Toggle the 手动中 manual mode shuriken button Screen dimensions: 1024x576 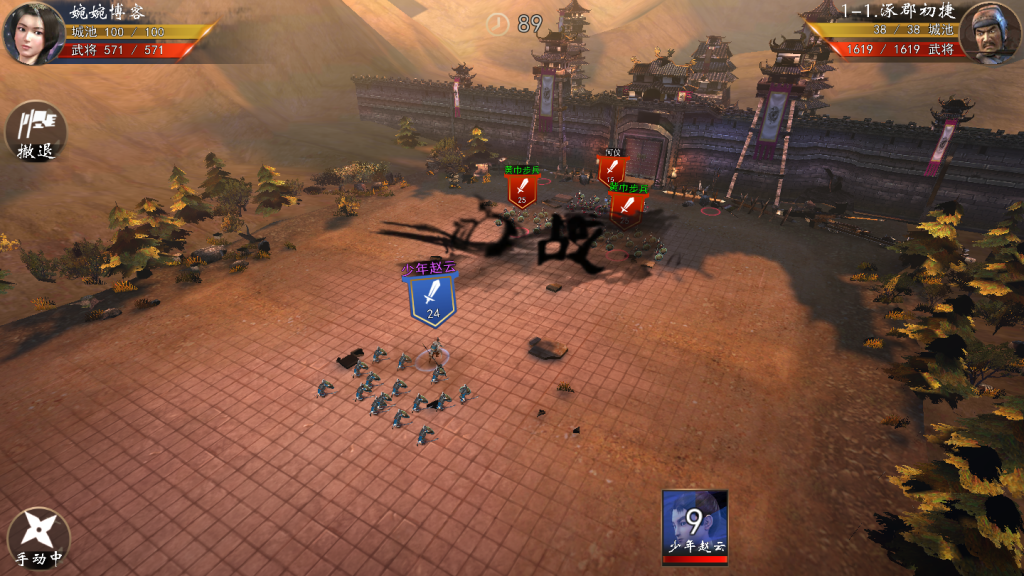tap(38, 539)
